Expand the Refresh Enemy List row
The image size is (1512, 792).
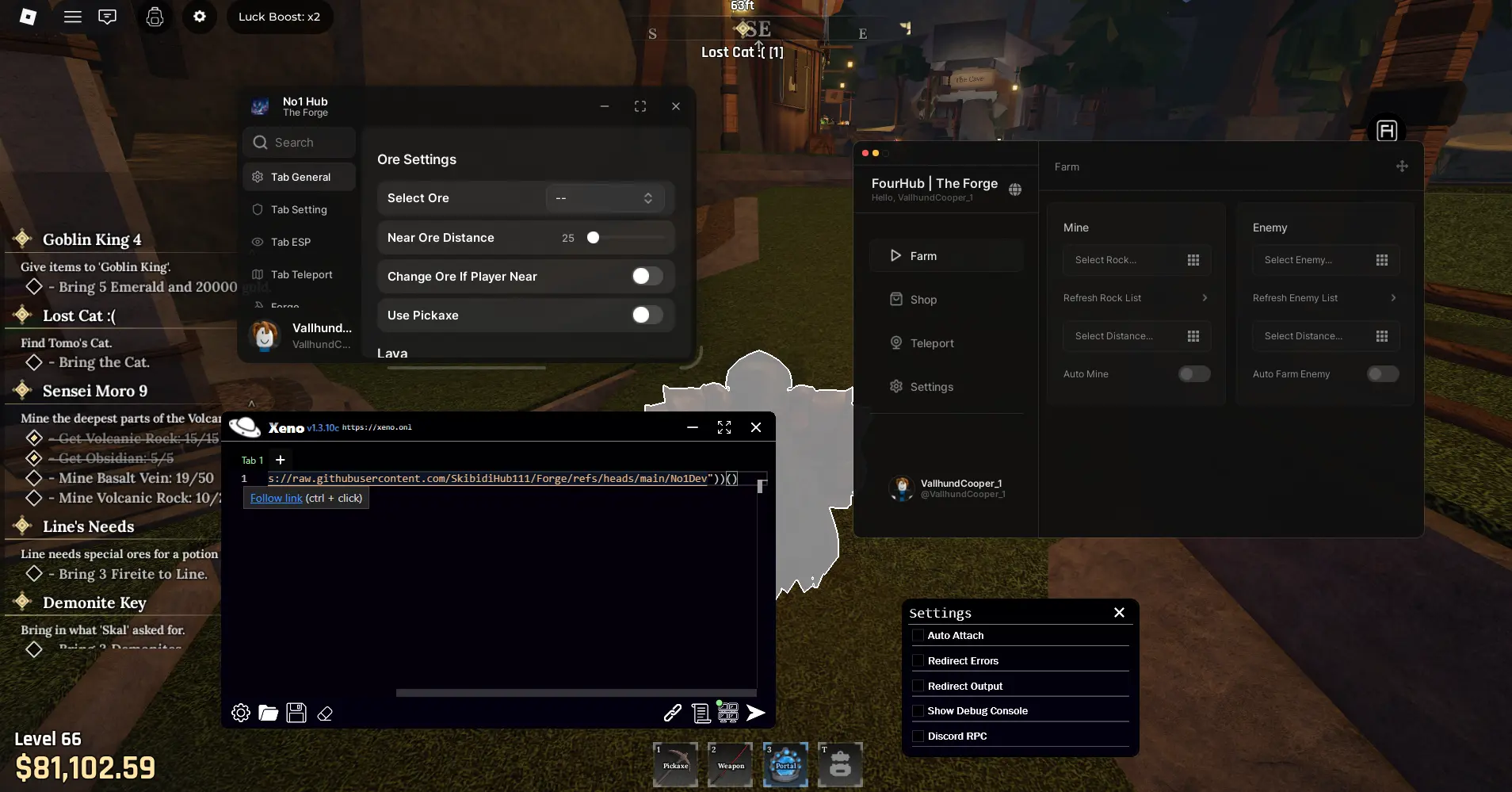click(1324, 297)
